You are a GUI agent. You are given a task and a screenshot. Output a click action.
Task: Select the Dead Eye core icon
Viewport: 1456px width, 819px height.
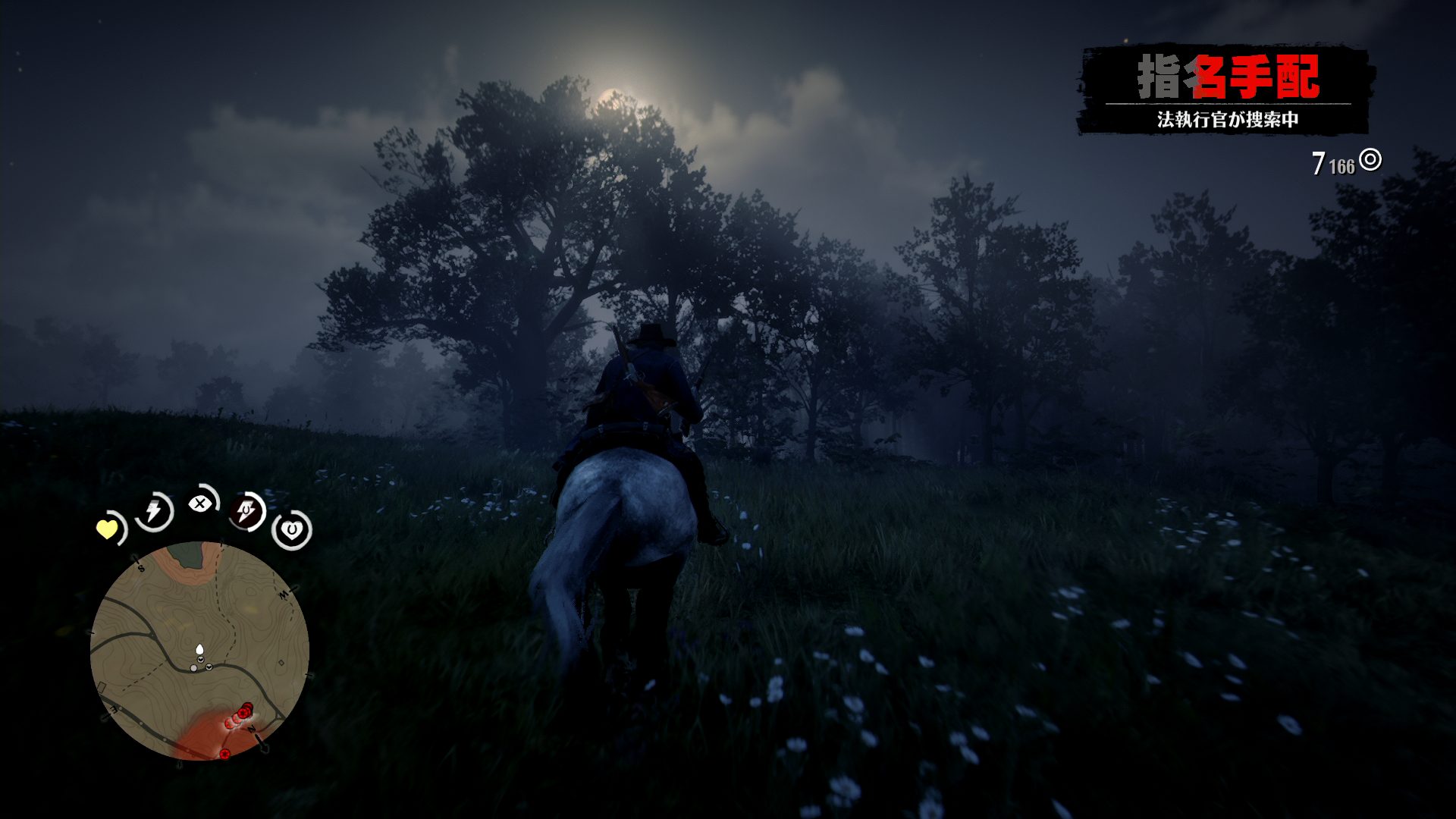tap(200, 503)
